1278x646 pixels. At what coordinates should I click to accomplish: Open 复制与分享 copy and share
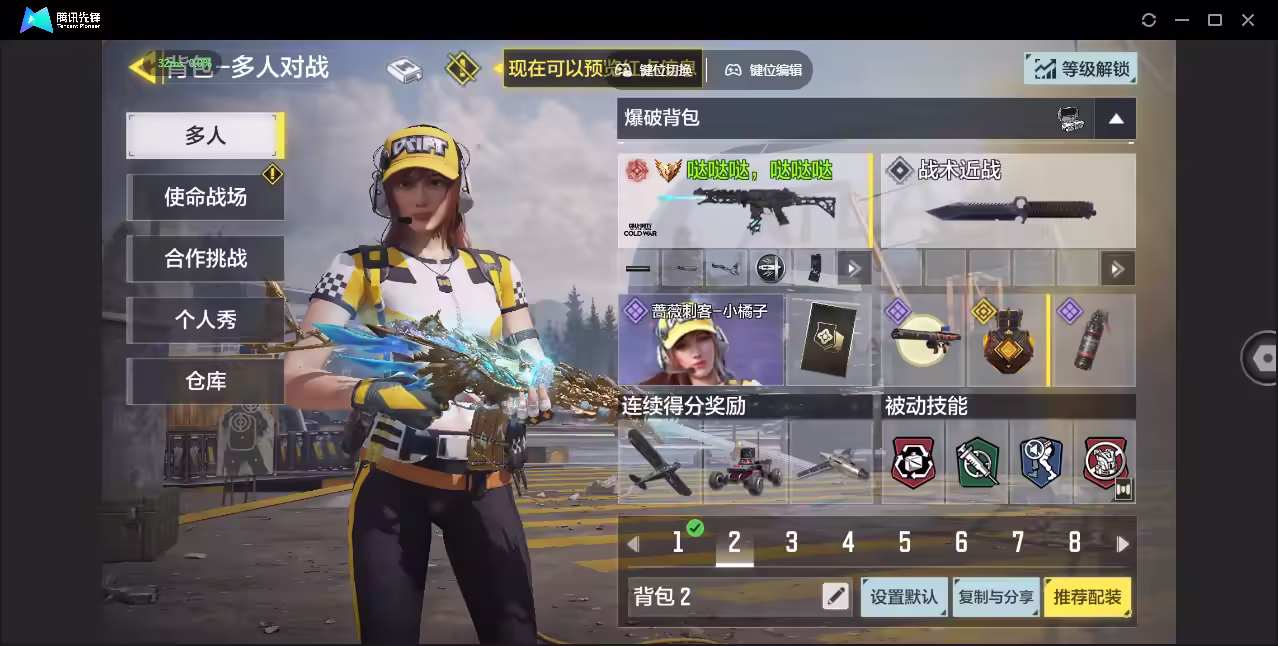pyautogui.click(x=995, y=597)
